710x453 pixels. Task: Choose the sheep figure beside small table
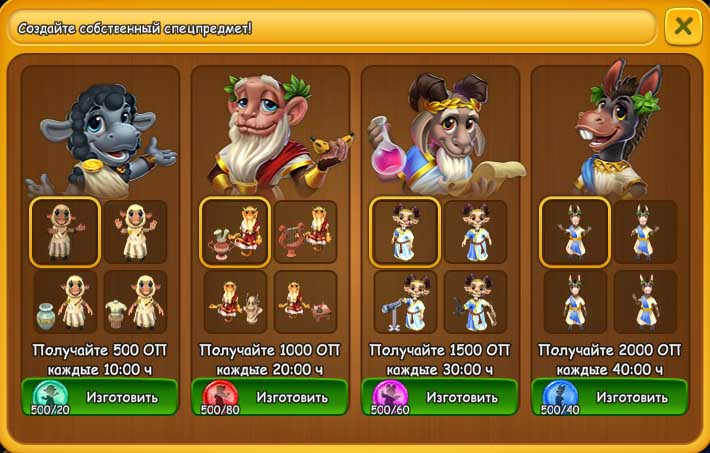pos(135,302)
